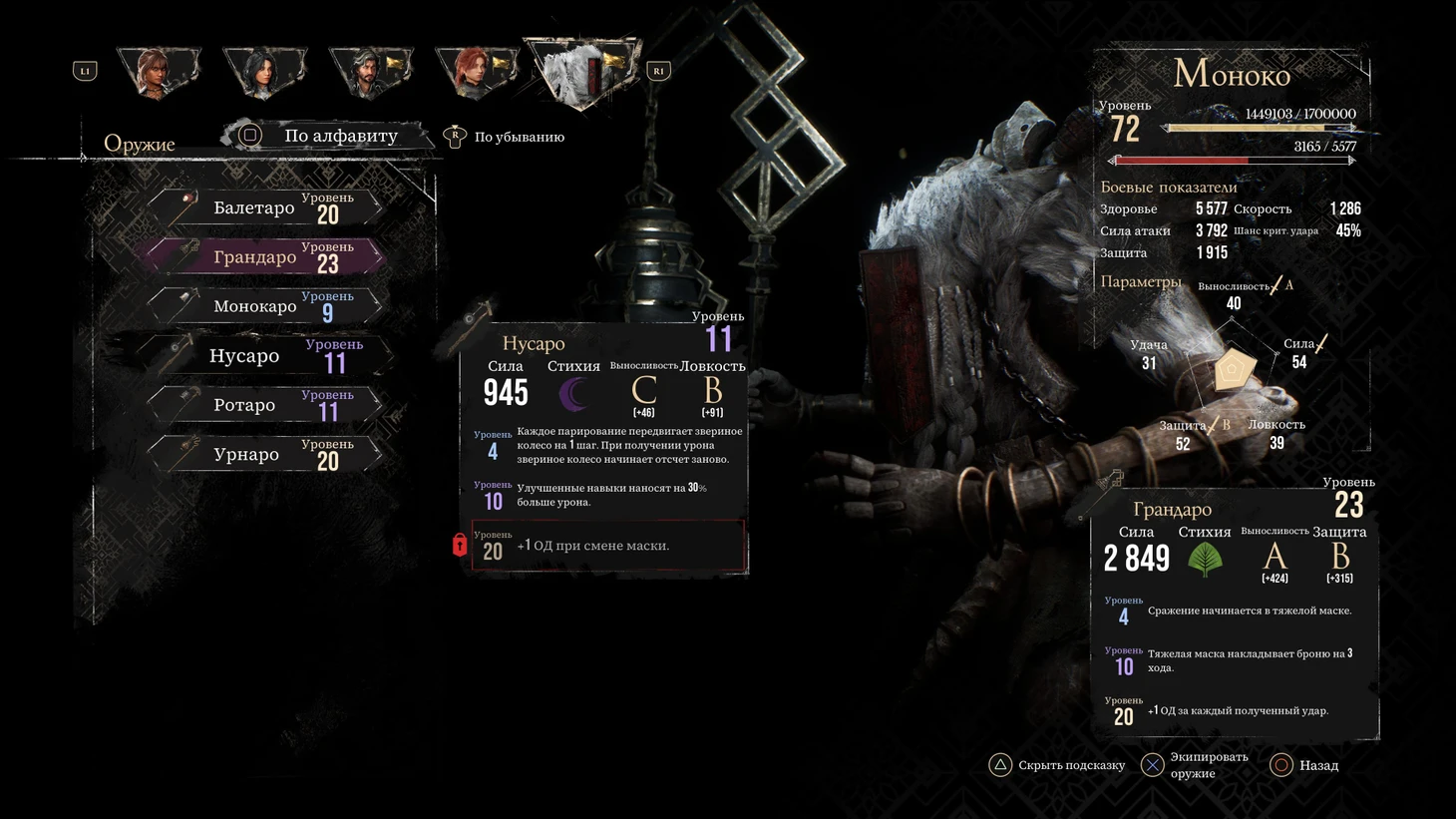
Task: Select the Нусаро weapon row
Action: click(x=264, y=356)
